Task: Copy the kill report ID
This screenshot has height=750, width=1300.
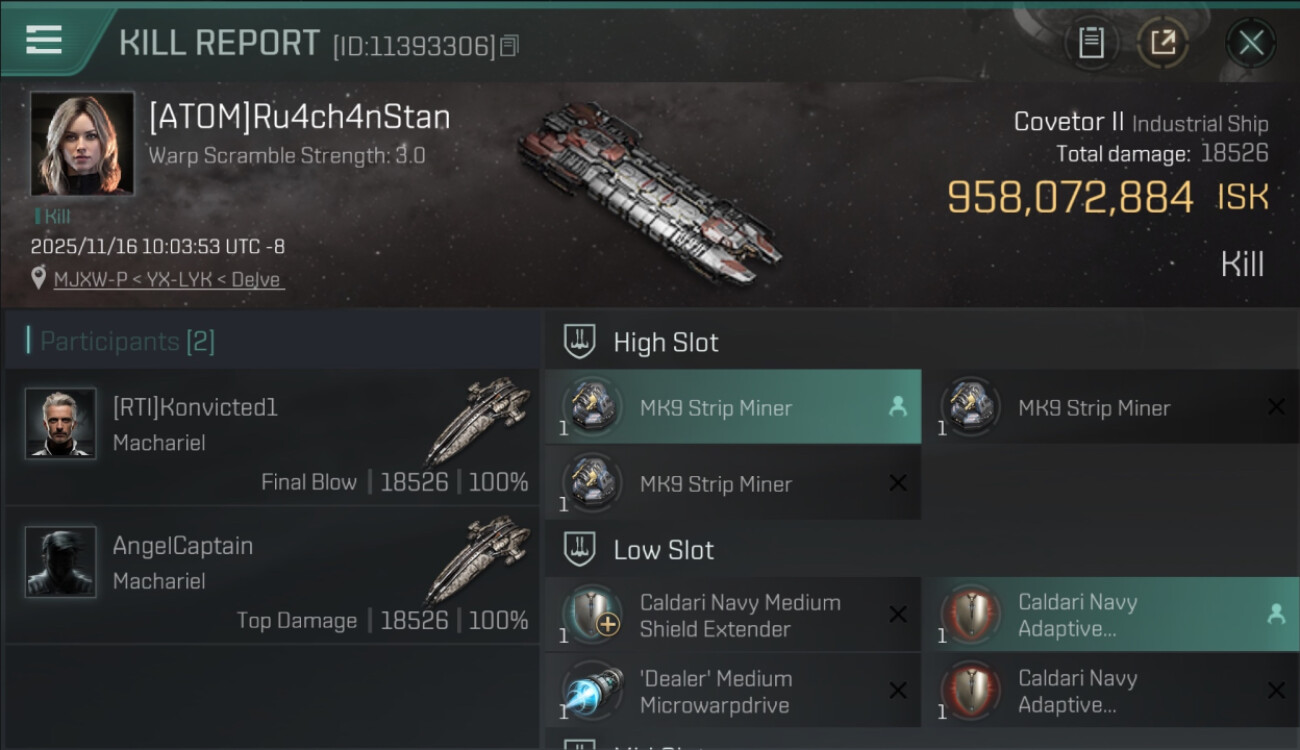Action: tap(510, 46)
